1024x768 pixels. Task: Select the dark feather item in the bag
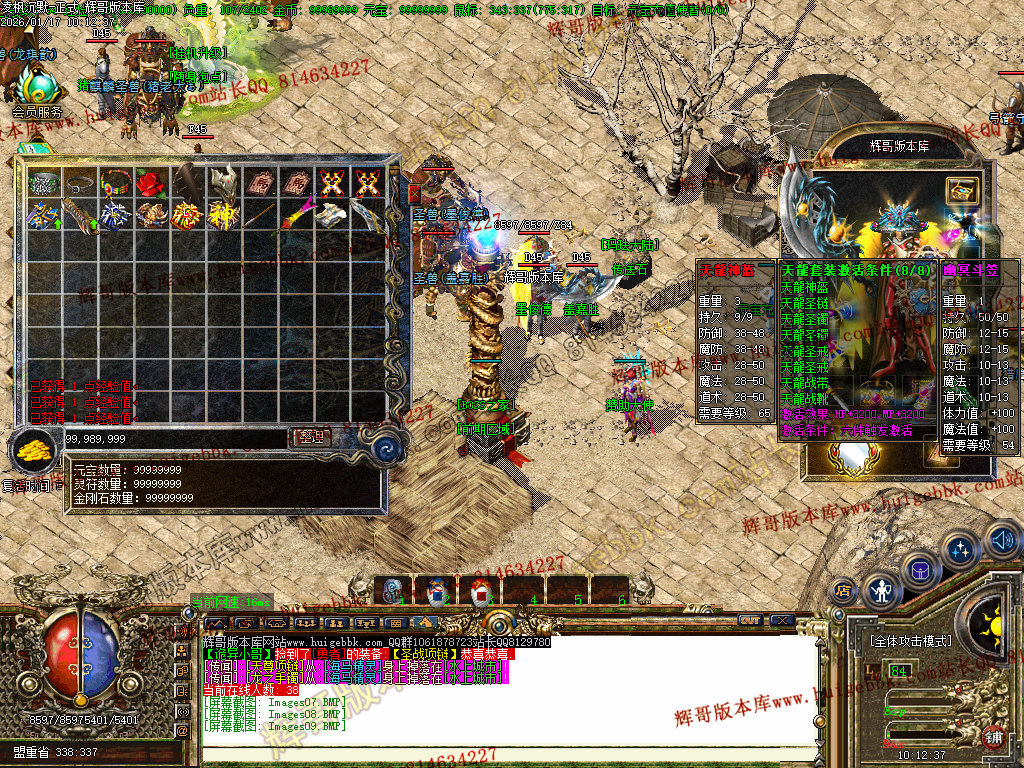click(x=187, y=183)
